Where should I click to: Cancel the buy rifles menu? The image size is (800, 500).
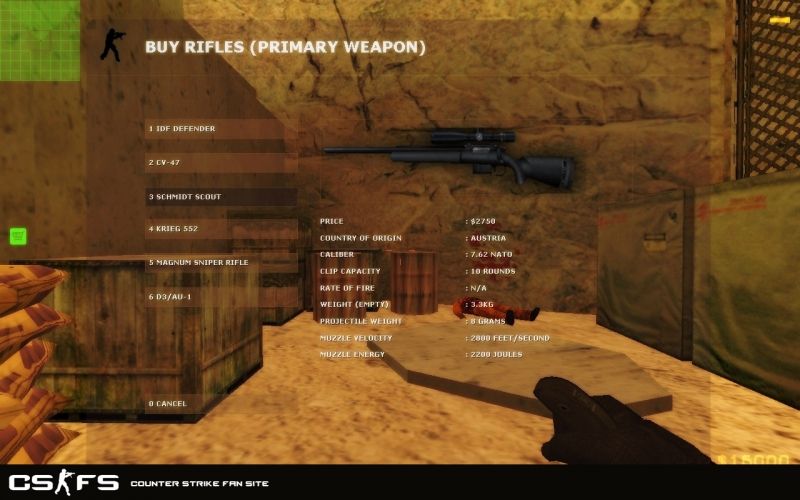tap(220, 404)
